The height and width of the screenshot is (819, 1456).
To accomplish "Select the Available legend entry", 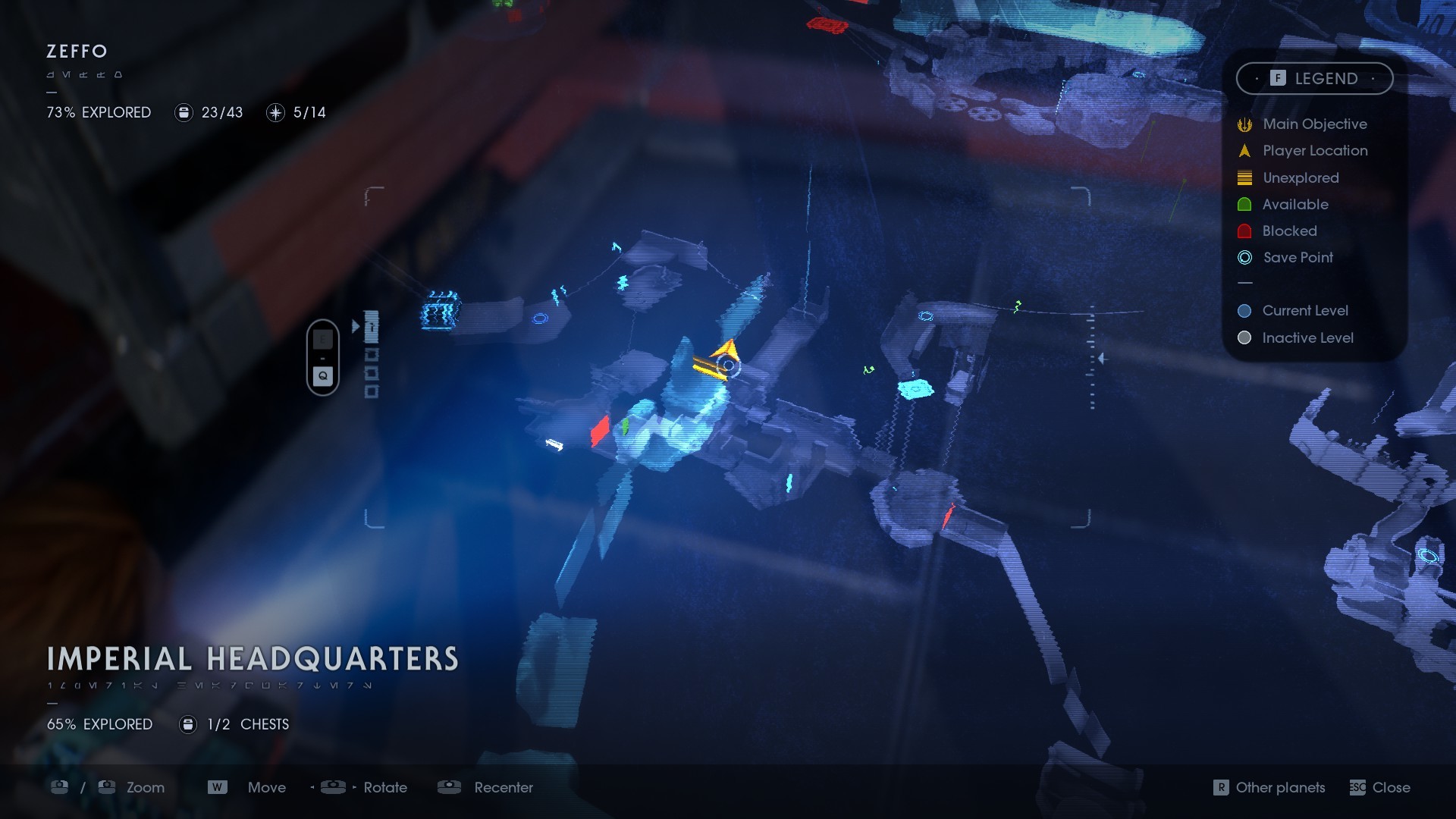I will tap(1294, 205).
